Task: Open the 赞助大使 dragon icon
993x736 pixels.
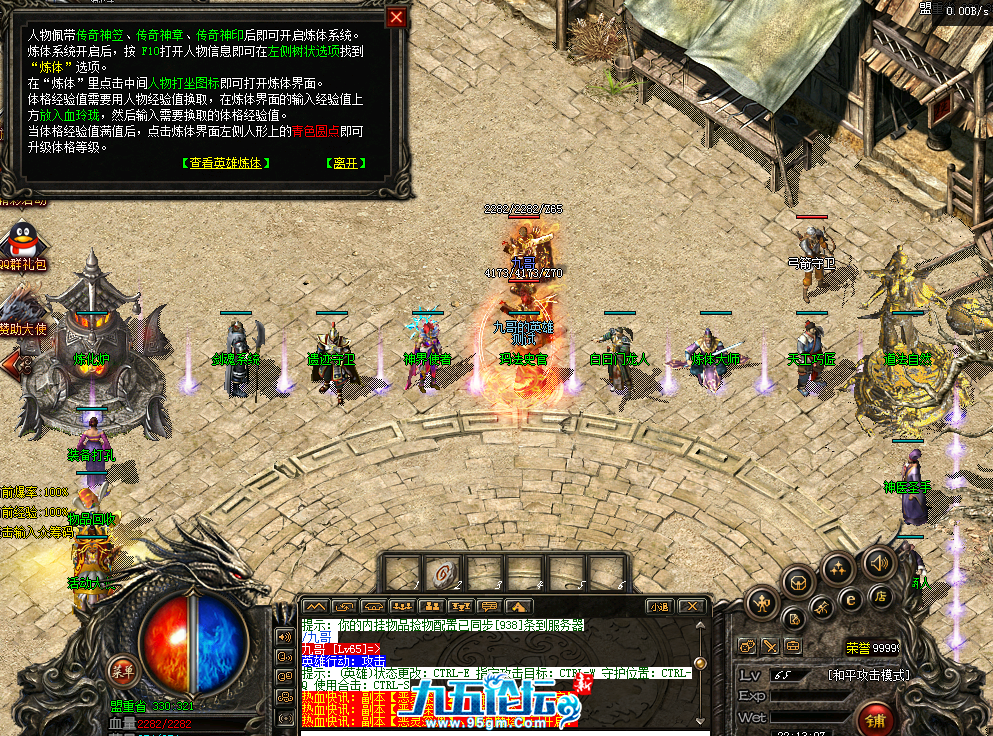Action: click(x=16, y=303)
